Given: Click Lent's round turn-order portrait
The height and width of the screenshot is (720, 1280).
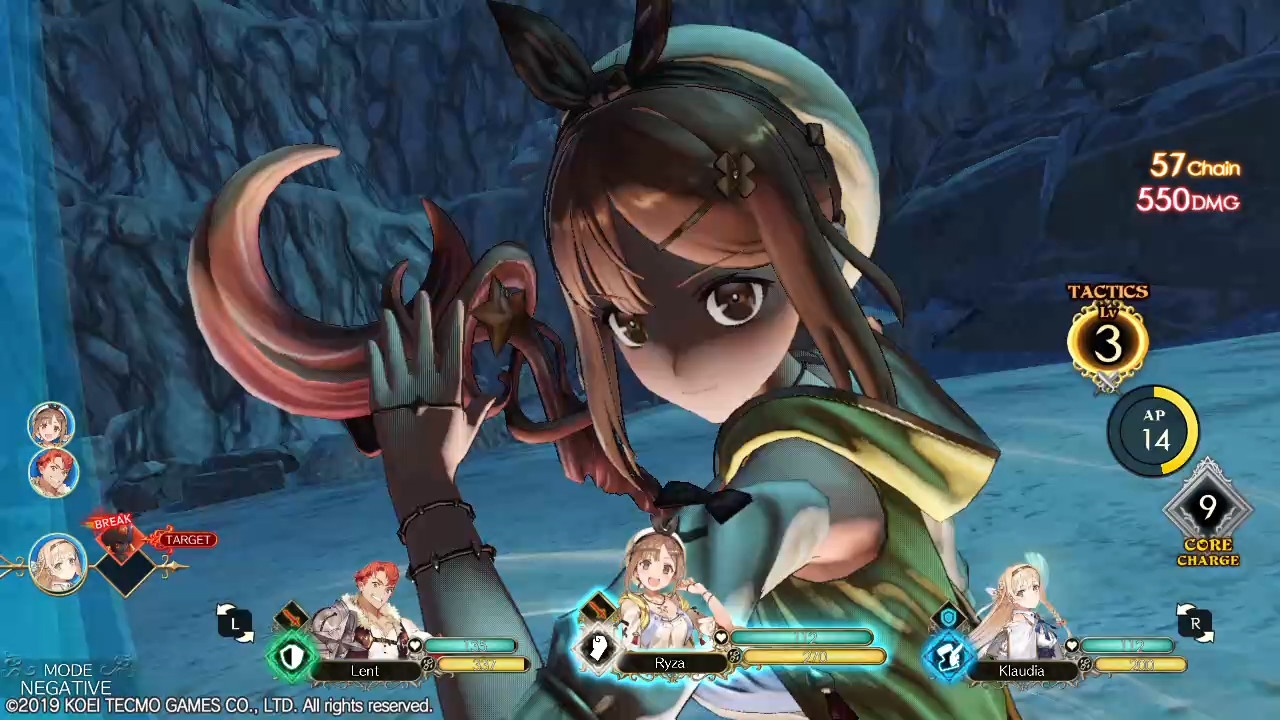Looking at the screenshot, I should tap(53, 471).
